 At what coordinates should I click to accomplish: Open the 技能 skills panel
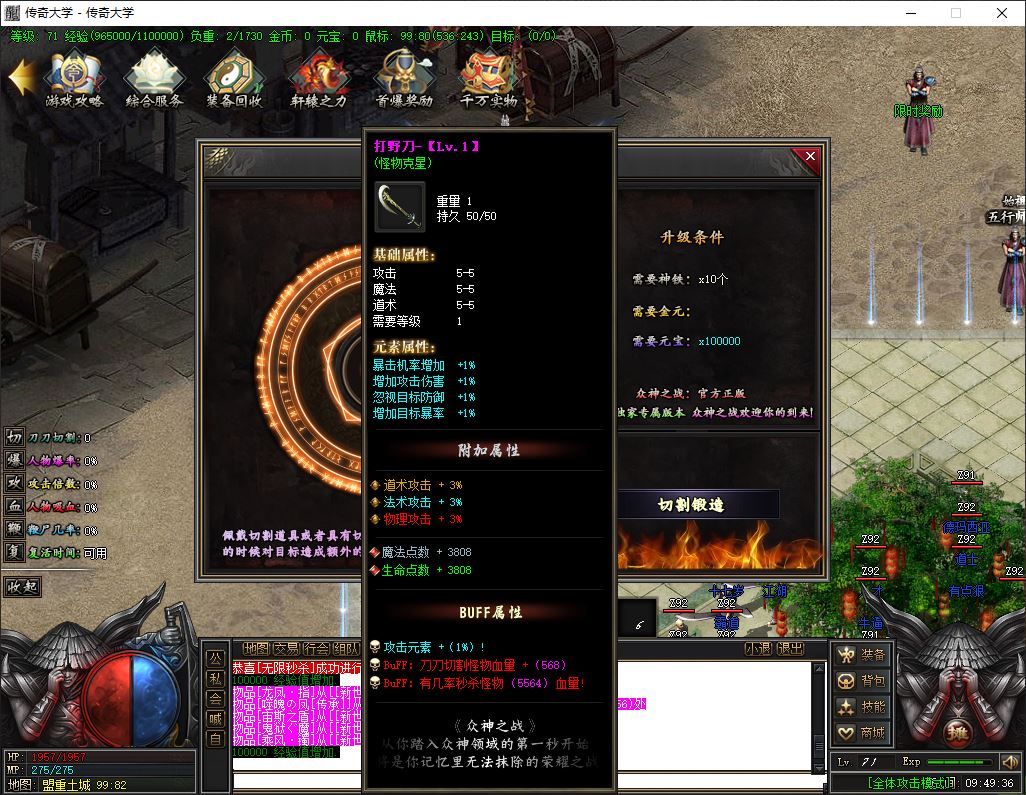(x=863, y=707)
